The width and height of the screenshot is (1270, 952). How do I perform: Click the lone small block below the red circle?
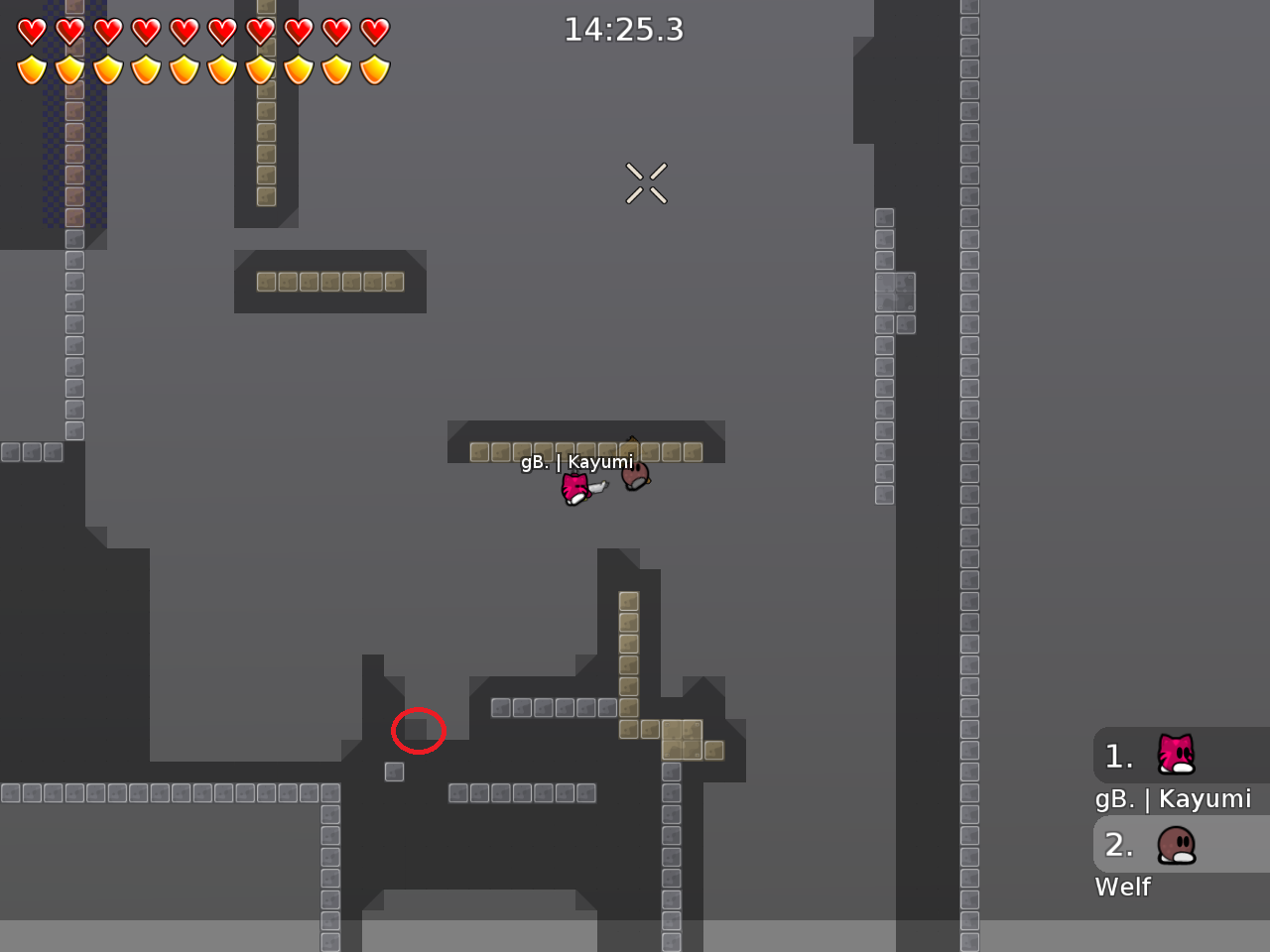[394, 772]
